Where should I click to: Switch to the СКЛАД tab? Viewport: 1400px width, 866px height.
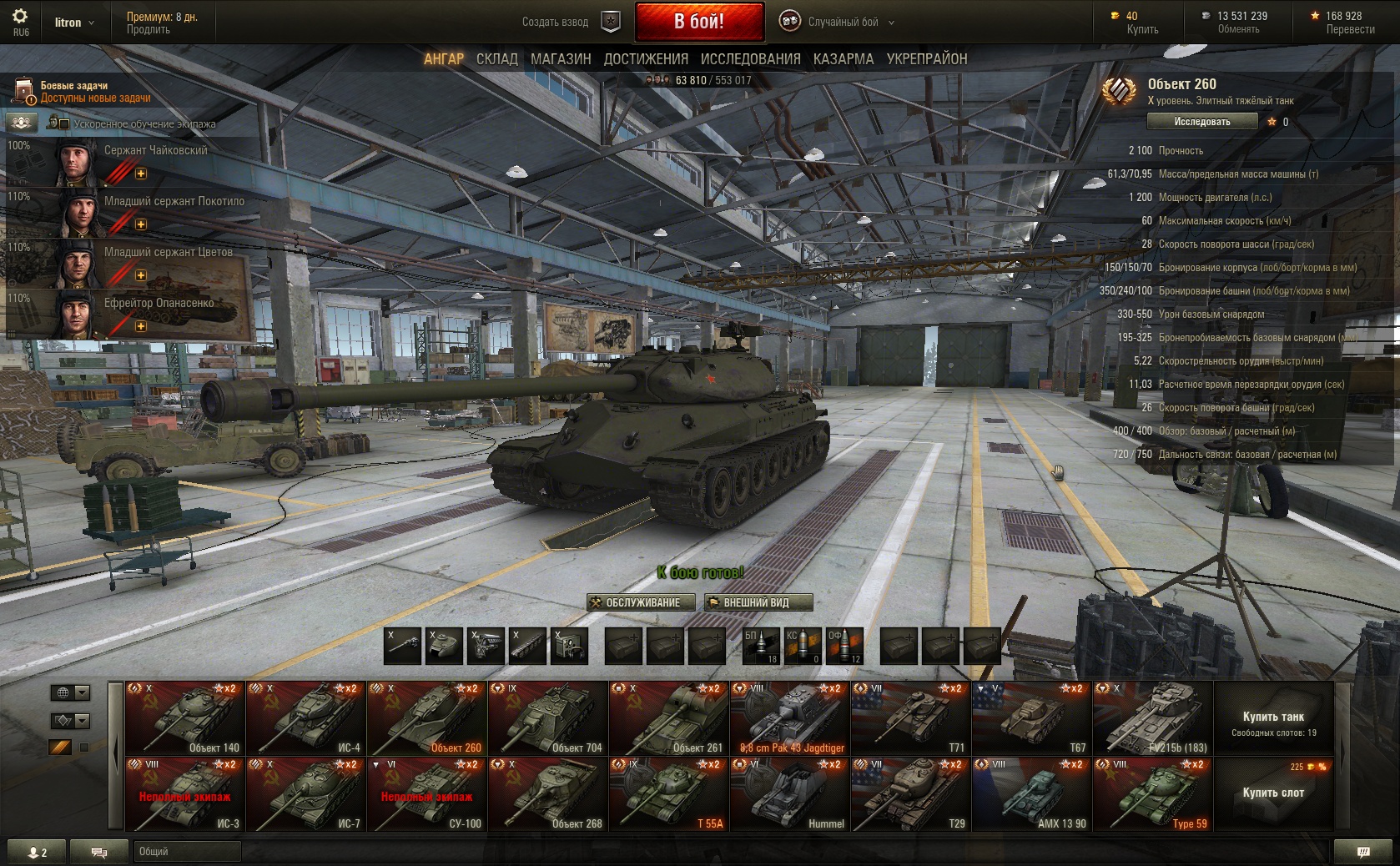pyautogui.click(x=496, y=58)
